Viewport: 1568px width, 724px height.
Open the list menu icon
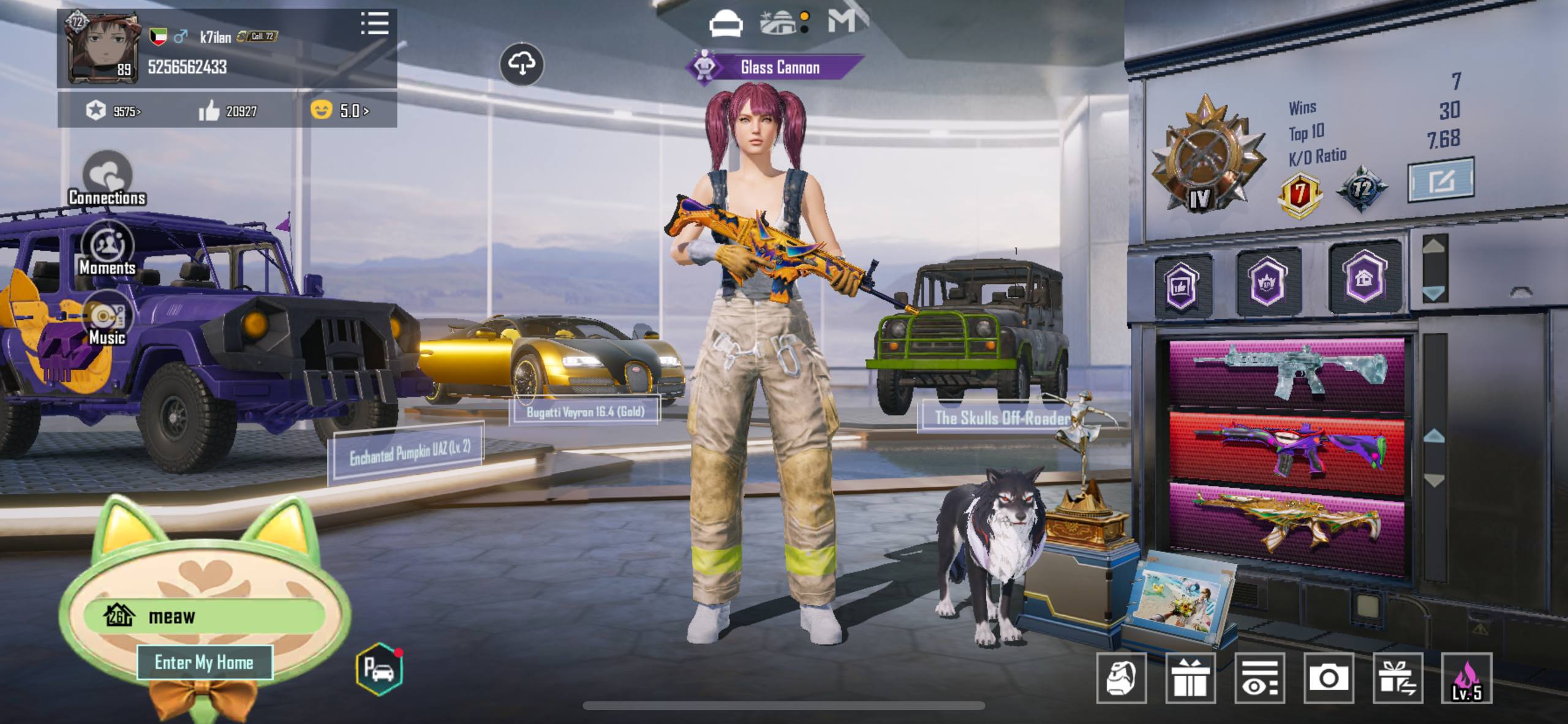374,24
